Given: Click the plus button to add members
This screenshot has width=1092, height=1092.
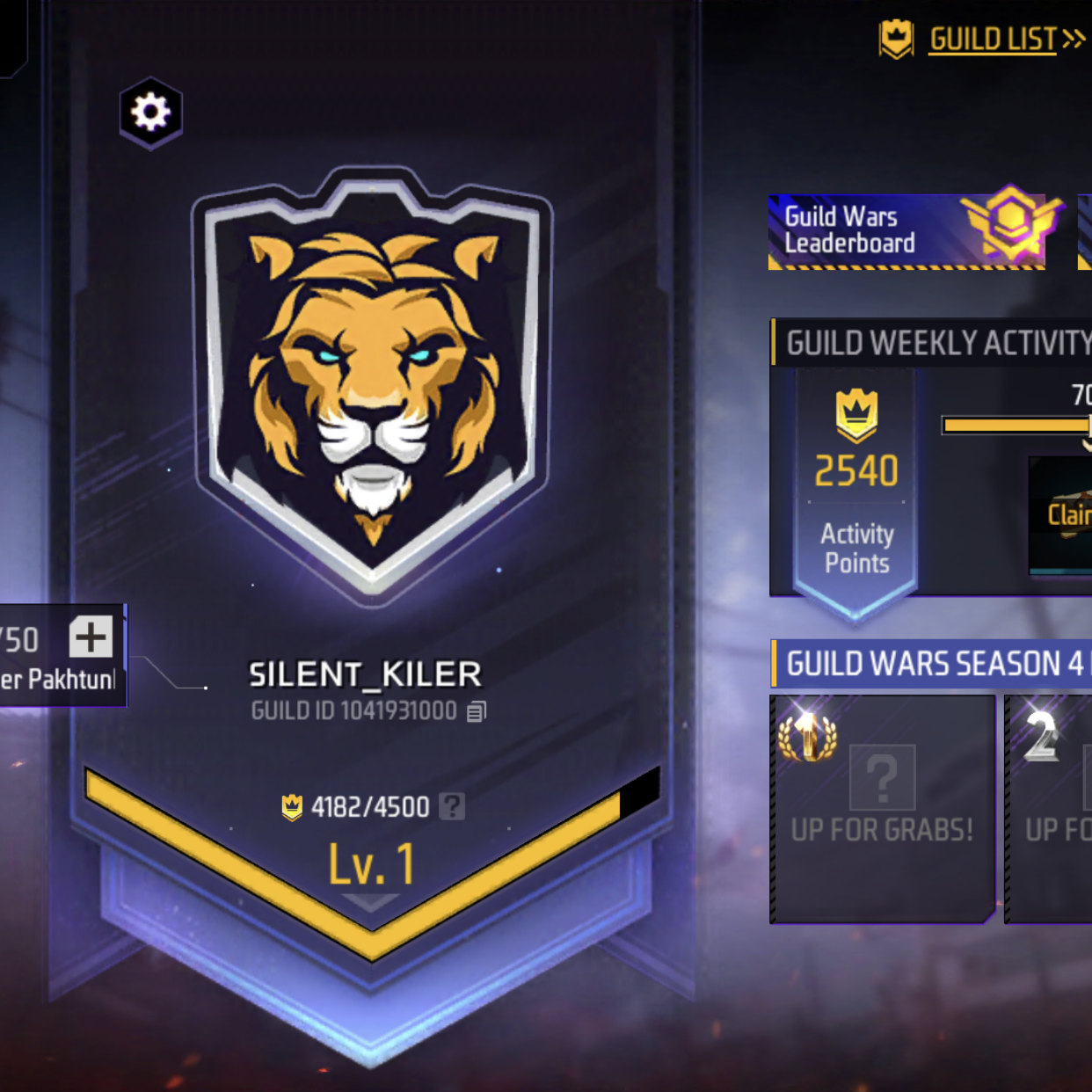Looking at the screenshot, I should click(x=91, y=637).
